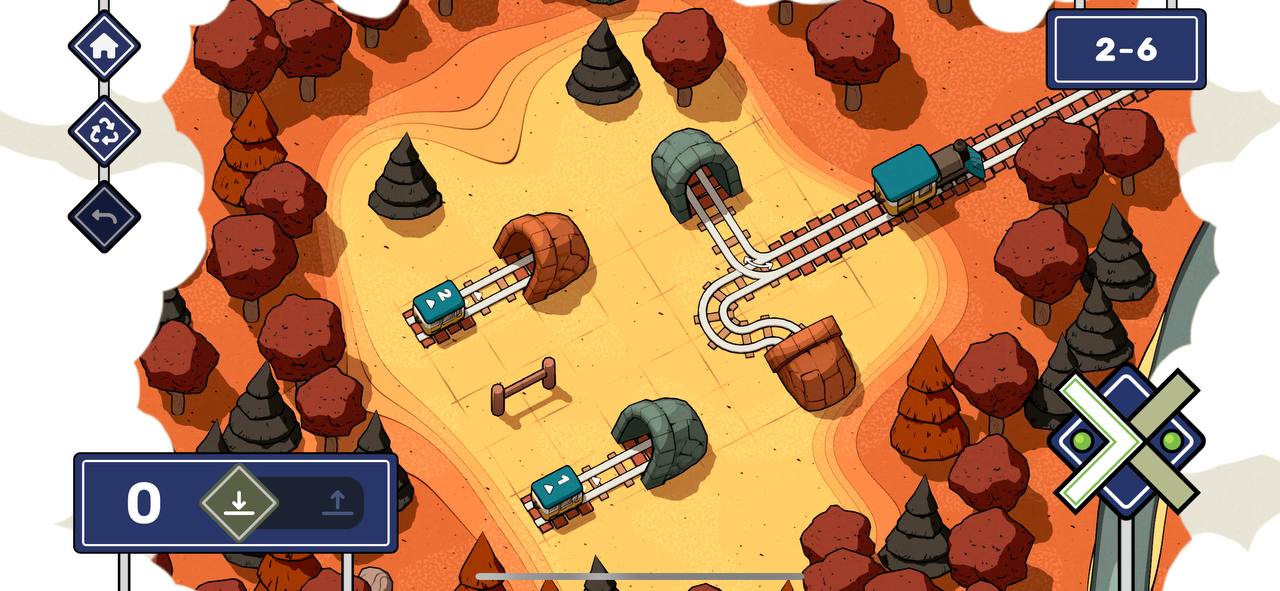
Task: Restart the level with the circular arrows button
Action: click(x=104, y=131)
